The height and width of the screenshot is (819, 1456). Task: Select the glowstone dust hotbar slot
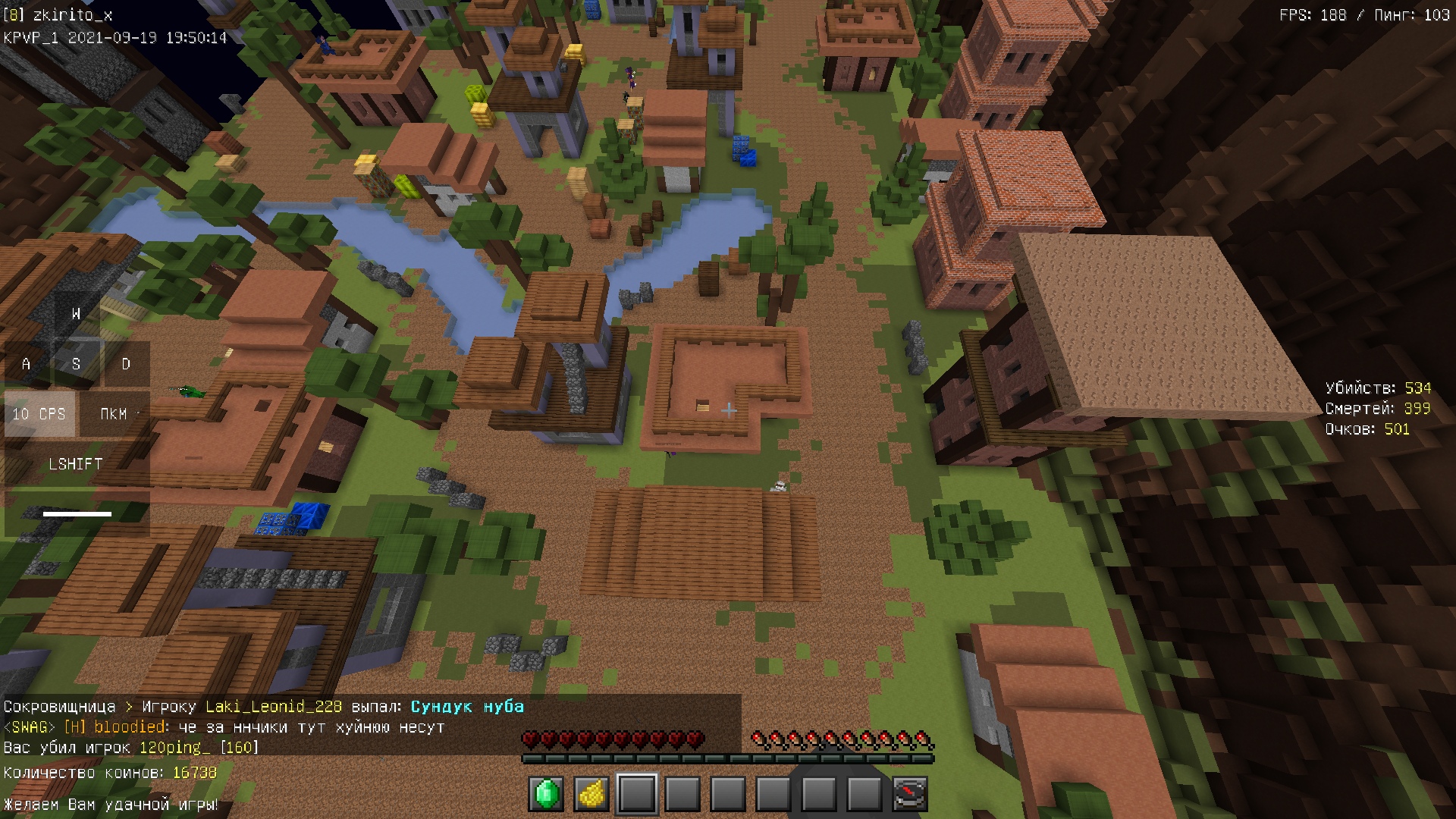[591, 794]
